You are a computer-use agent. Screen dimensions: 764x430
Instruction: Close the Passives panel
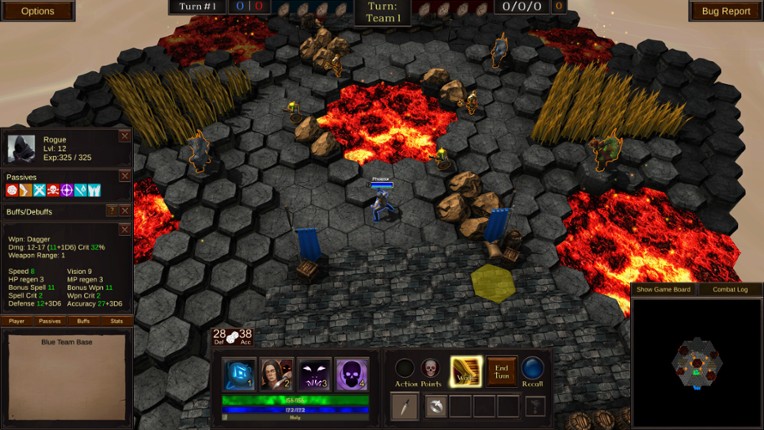[125, 177]
